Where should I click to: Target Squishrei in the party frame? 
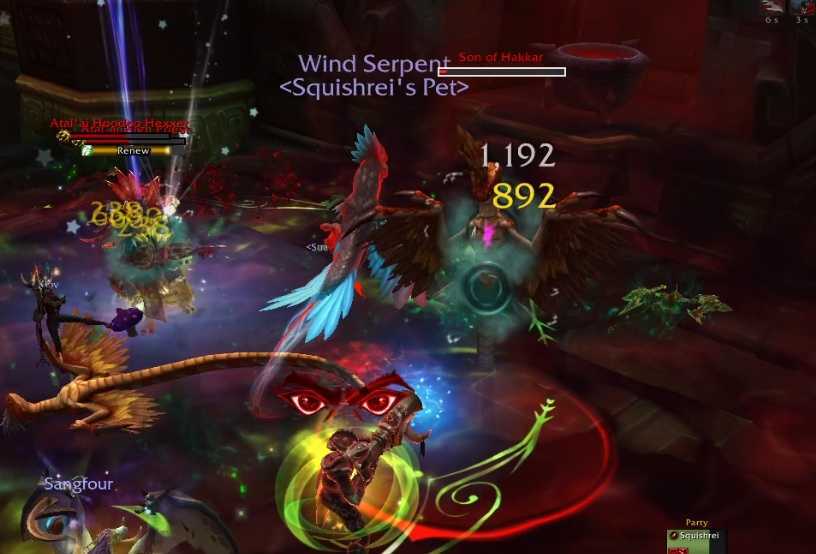point(697,537)
